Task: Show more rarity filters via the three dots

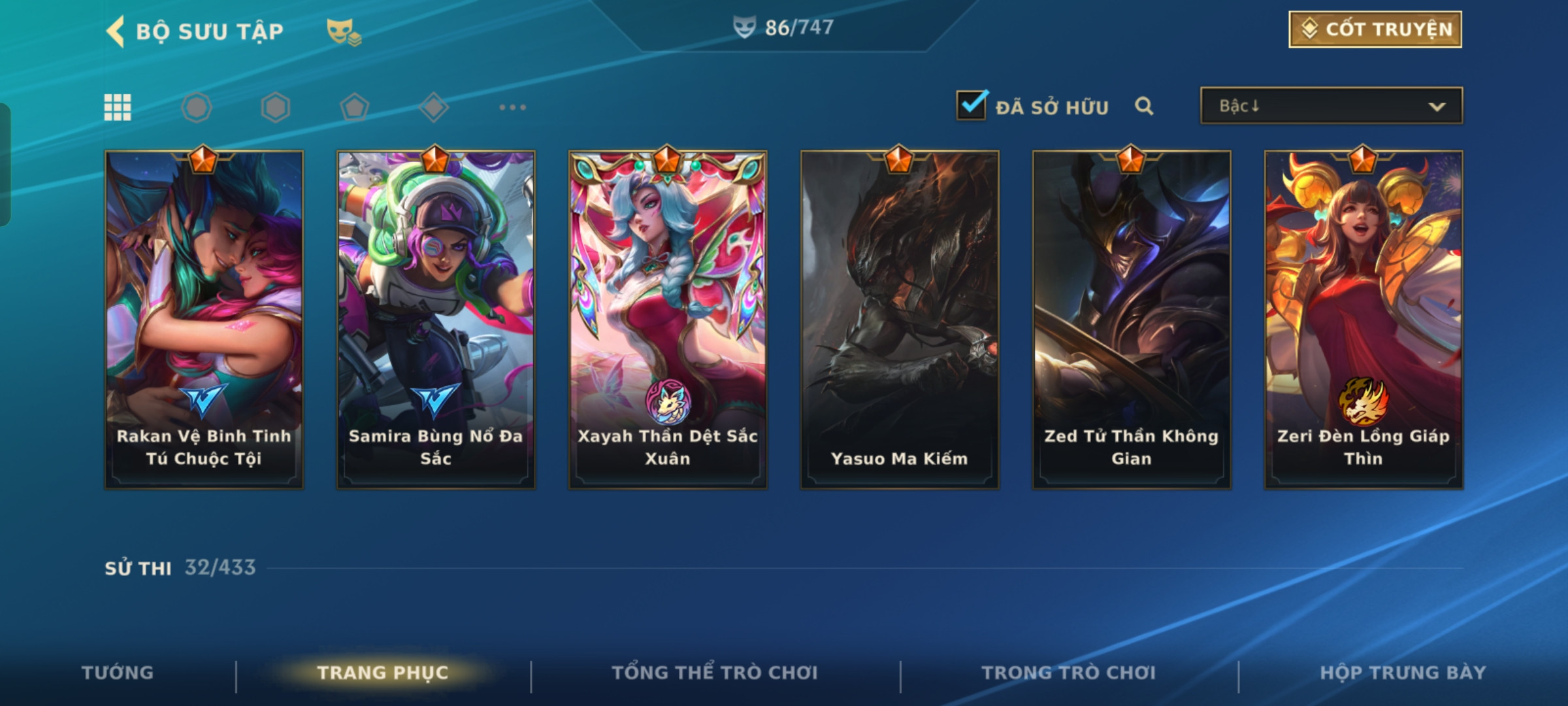Action: [x=512, y=107]
